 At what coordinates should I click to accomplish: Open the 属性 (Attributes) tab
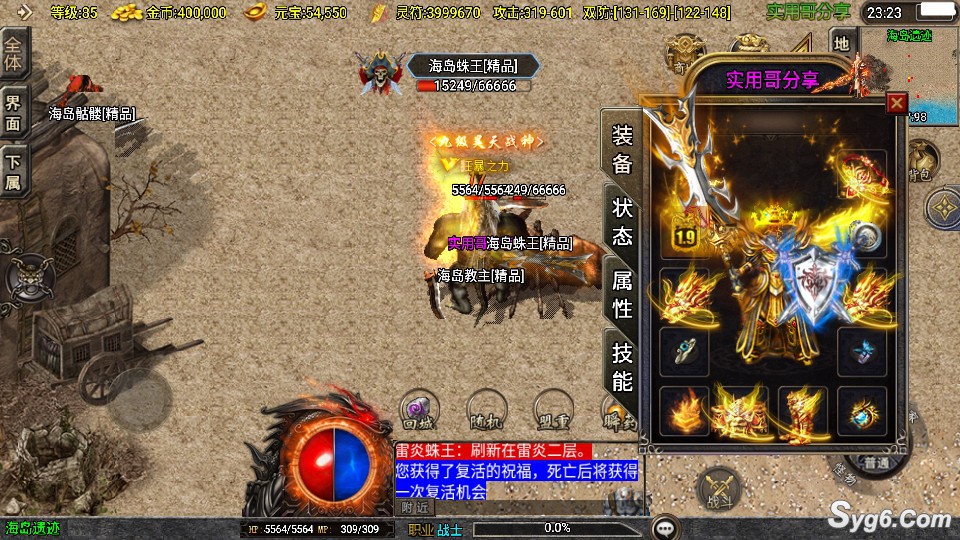[x=622, y=295]
